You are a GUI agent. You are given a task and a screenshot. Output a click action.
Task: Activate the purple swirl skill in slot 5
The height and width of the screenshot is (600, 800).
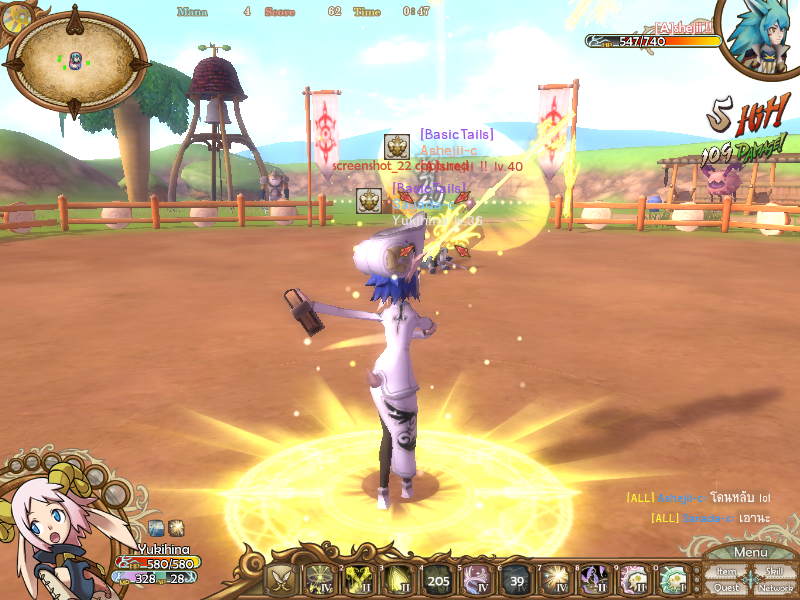(476, 579)
